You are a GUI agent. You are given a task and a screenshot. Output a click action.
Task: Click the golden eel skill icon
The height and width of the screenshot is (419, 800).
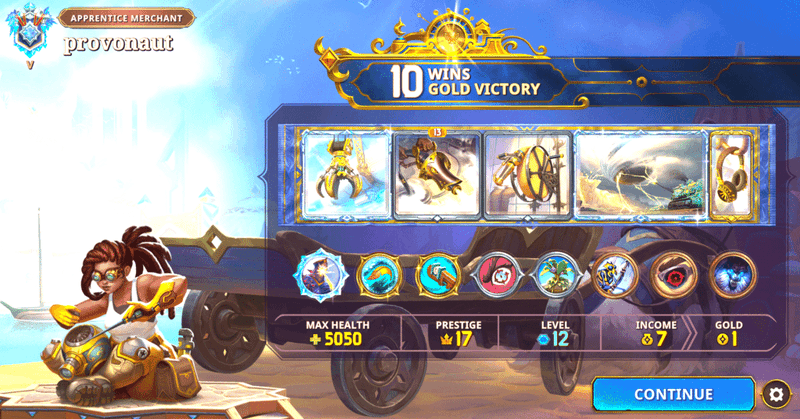380,274
